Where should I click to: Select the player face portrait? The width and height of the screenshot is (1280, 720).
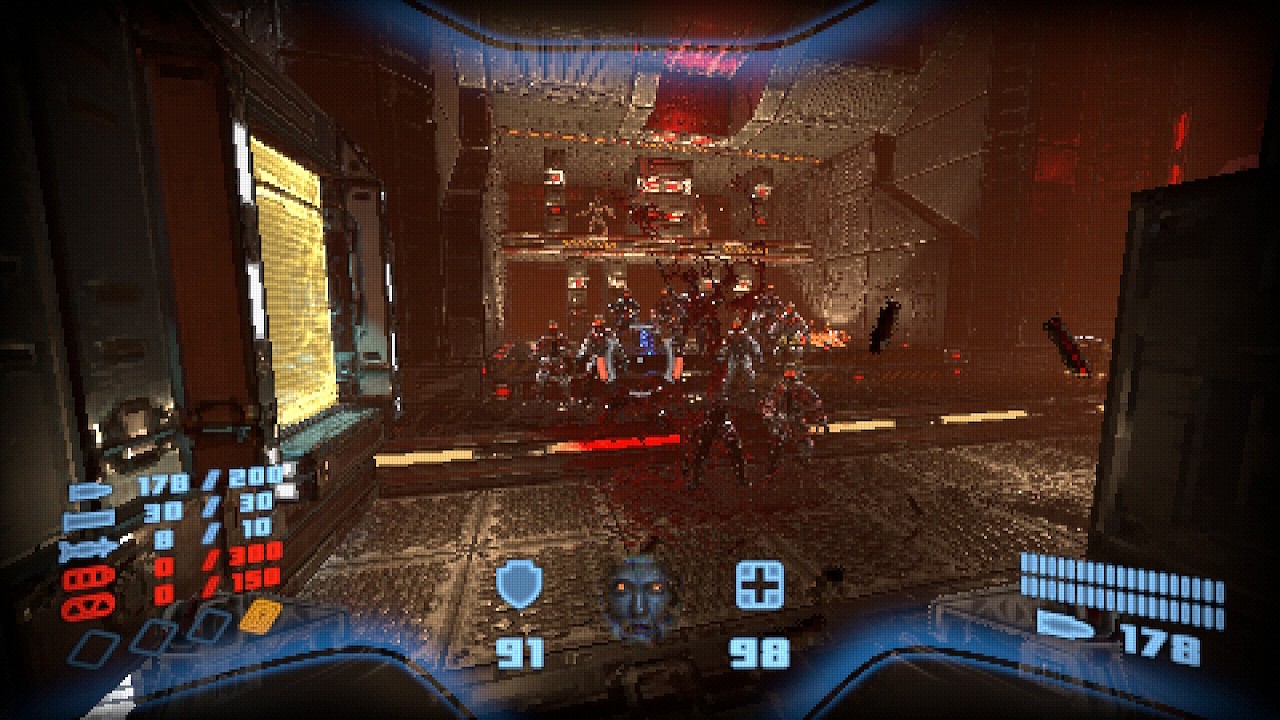pyautogui.click(x=641, y=598)
